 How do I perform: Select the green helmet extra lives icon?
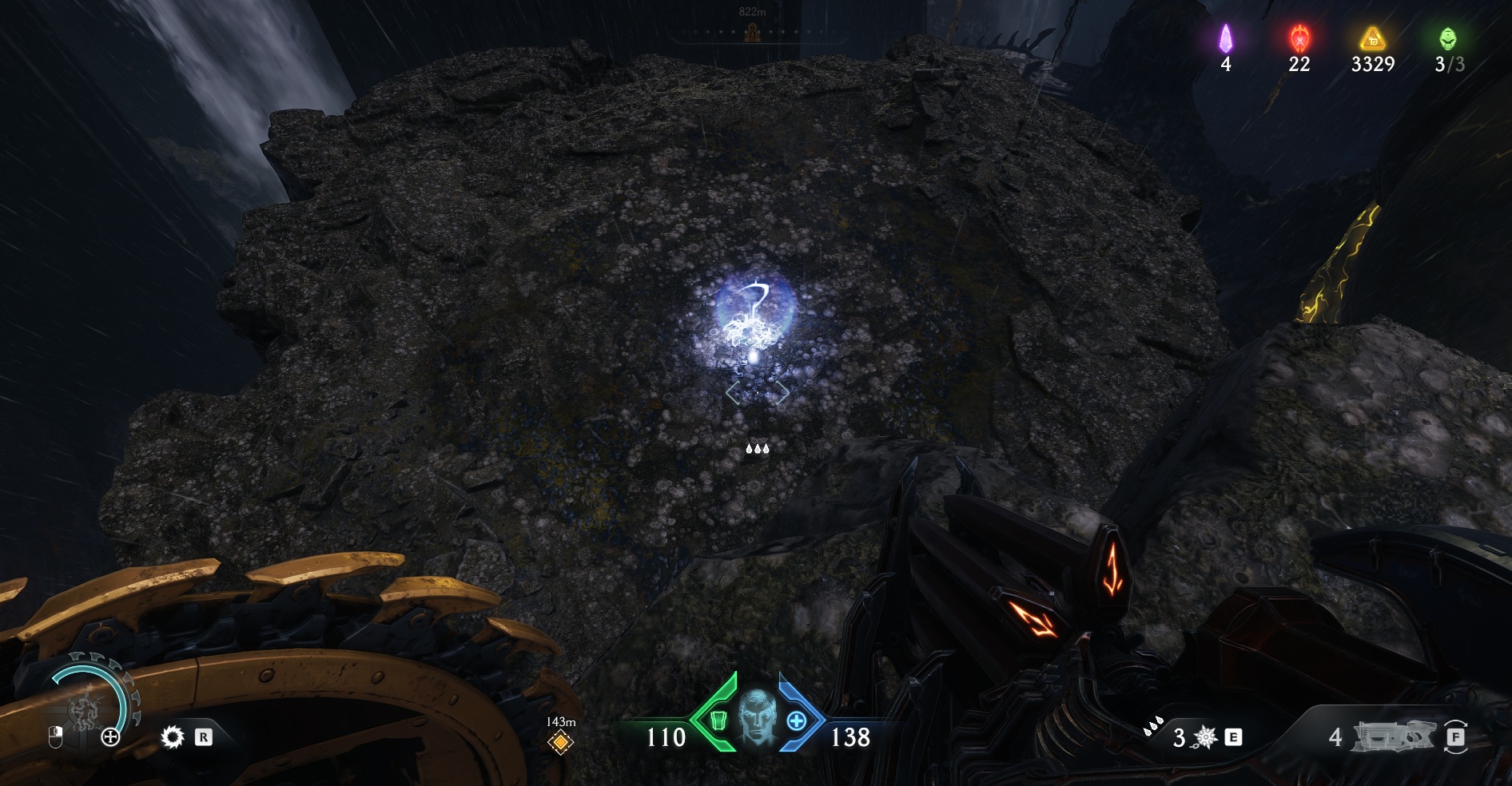click(1448, 38)
